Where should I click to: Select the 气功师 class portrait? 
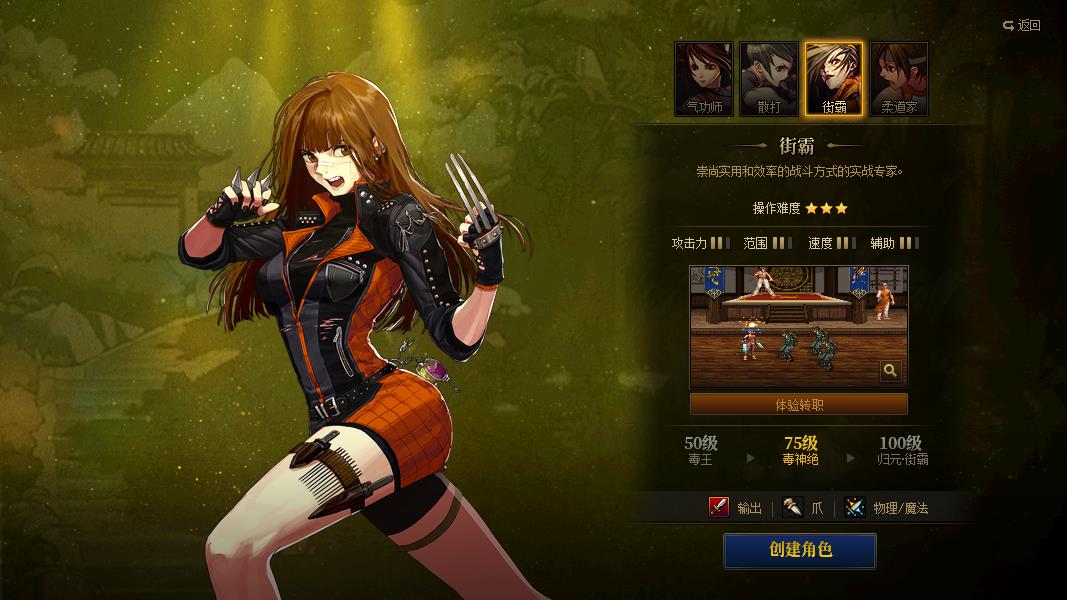704,78
